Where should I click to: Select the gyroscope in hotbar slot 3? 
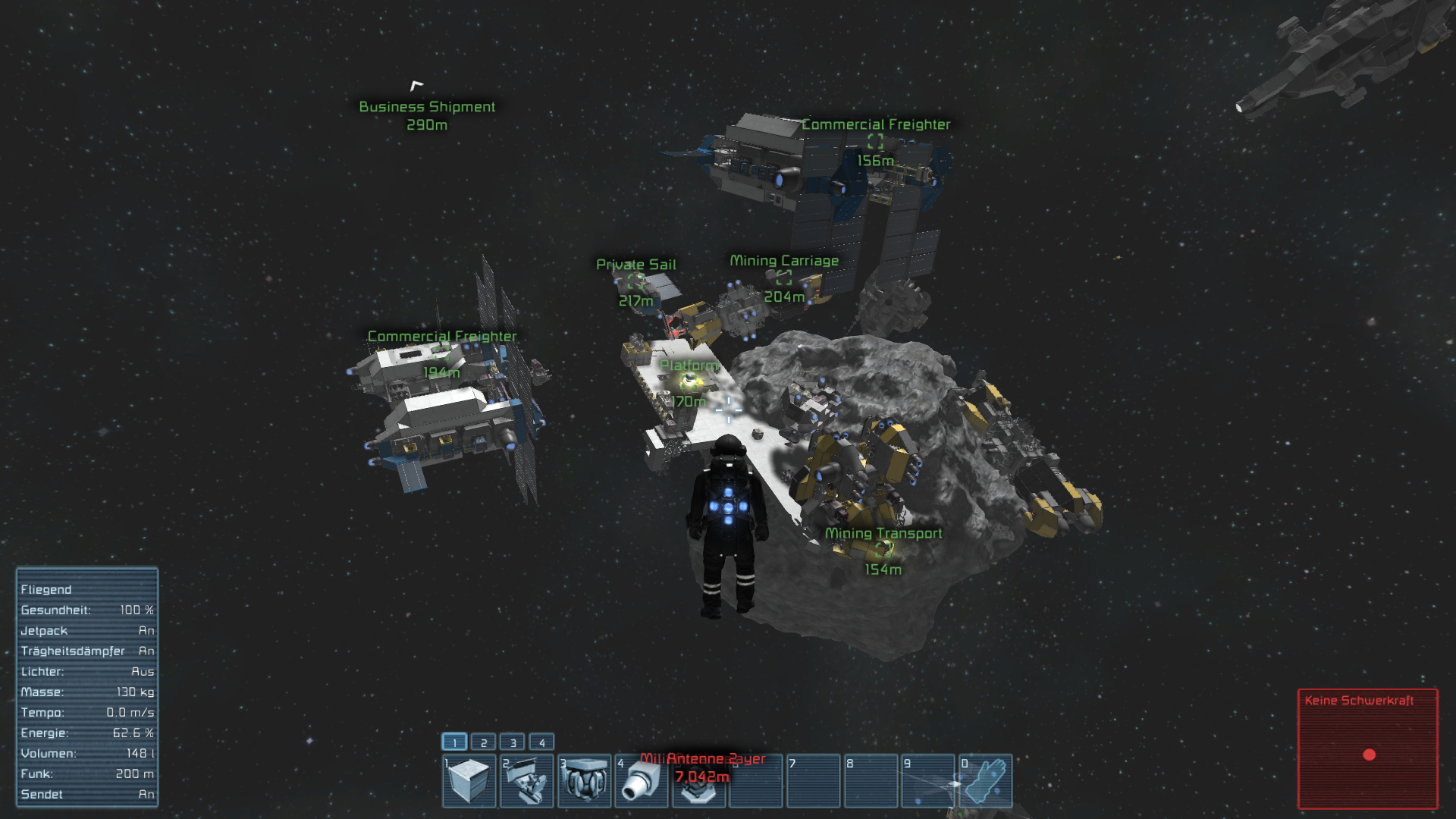click(x=584, y=781)
